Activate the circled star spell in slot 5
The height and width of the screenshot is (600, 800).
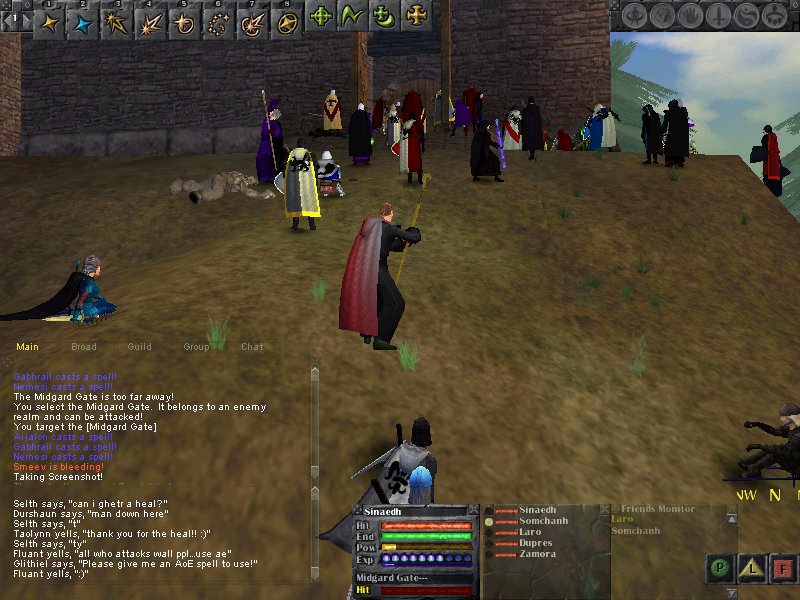[x=182, y=18]
